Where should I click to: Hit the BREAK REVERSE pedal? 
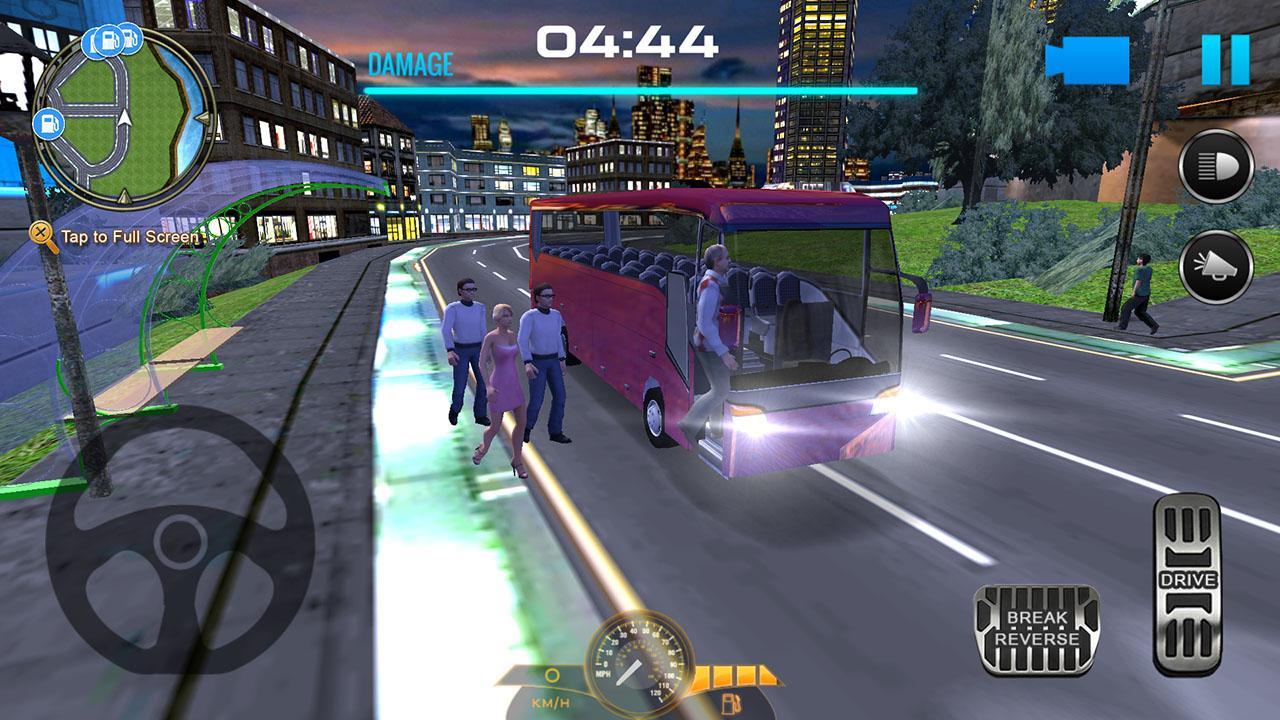point(1036,630)
